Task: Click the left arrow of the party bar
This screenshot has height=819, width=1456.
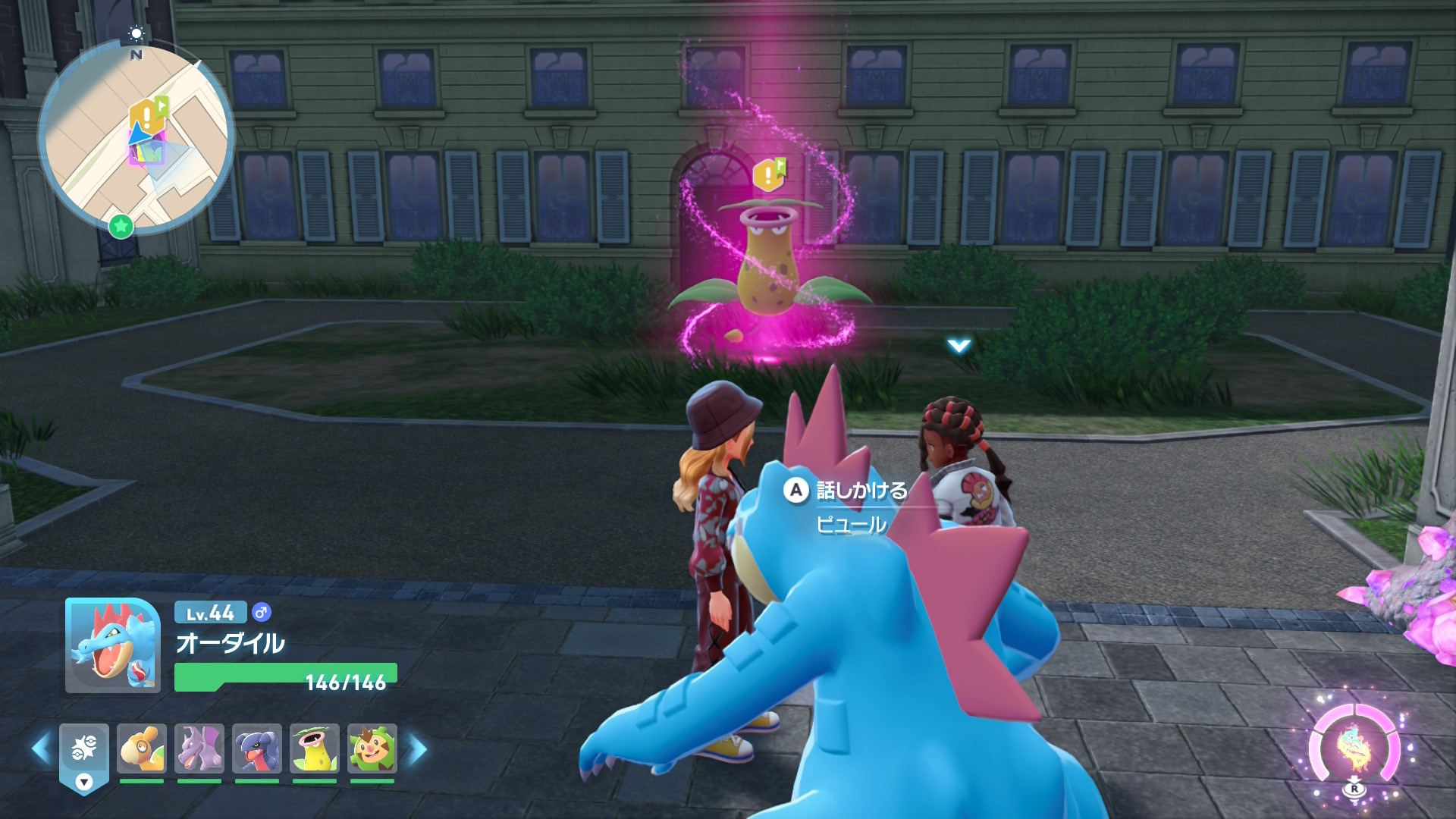Action: point(41,749)
